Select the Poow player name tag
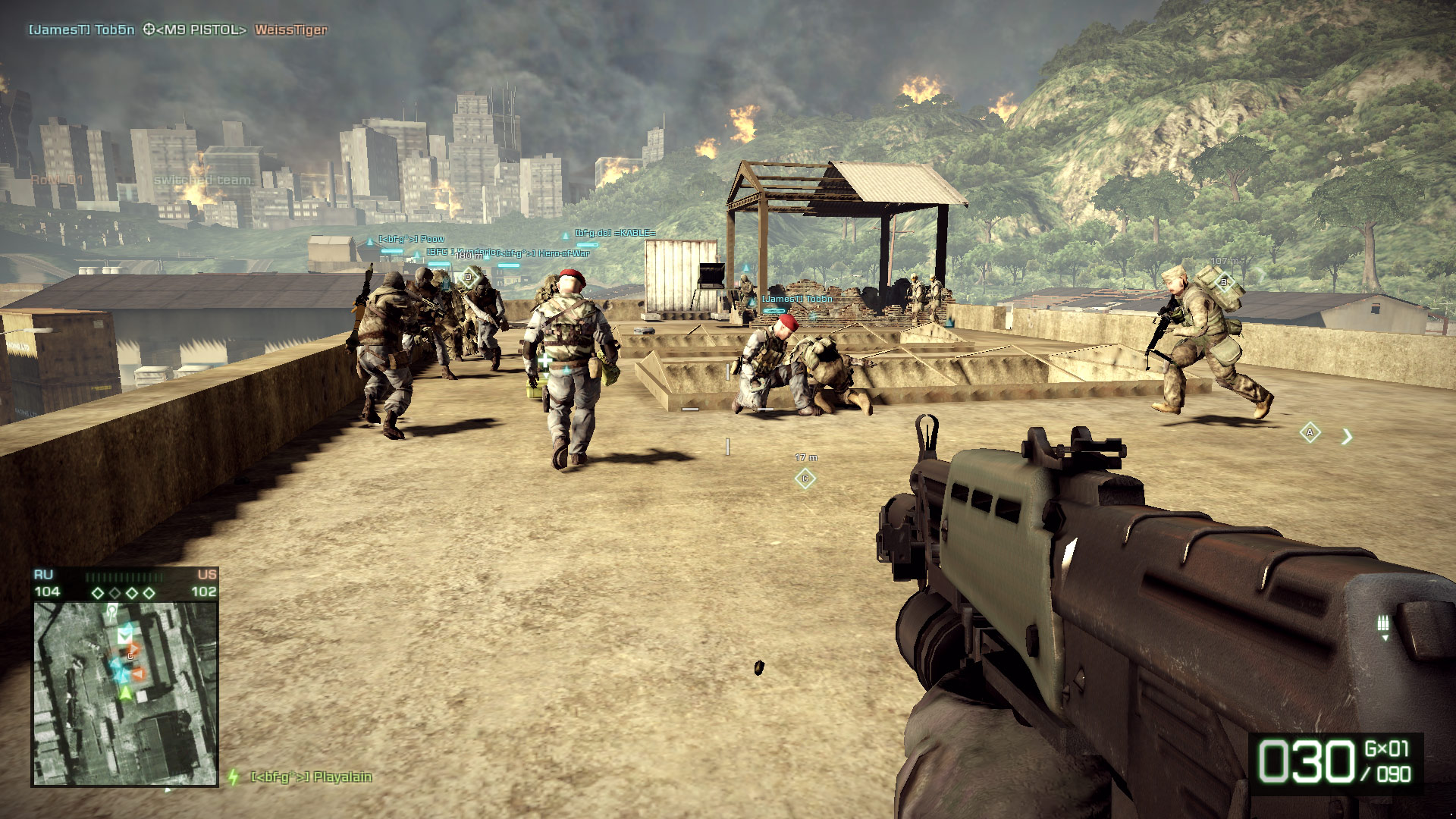The width and height of the screenshot is (1456, 819). pos(412,239)
